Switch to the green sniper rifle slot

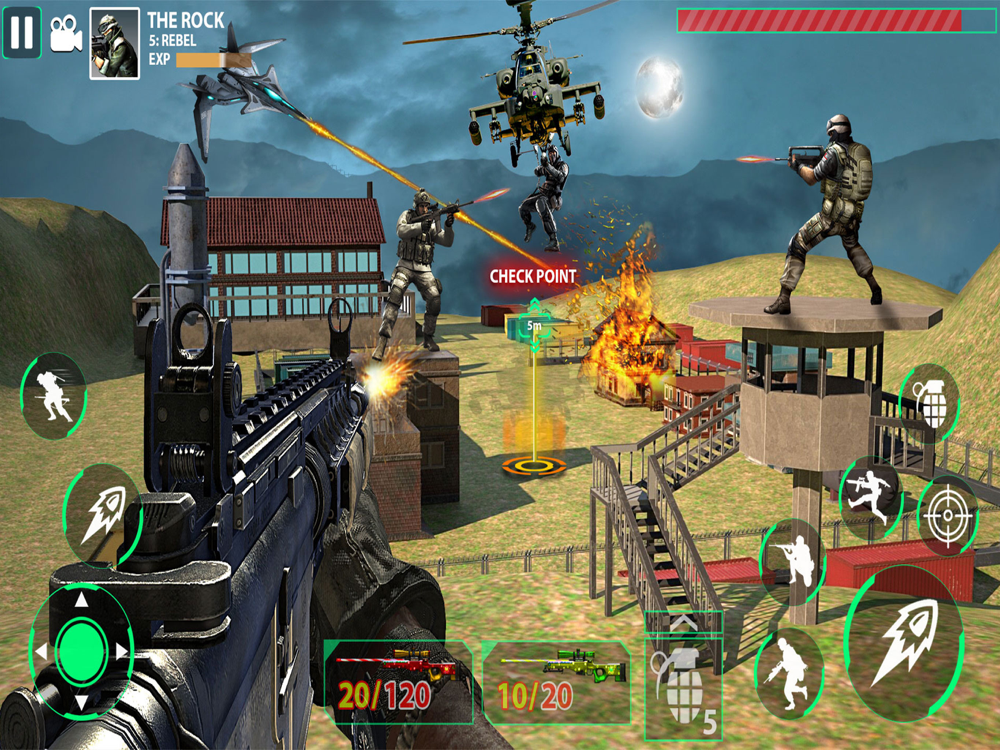tap(556, 681)
